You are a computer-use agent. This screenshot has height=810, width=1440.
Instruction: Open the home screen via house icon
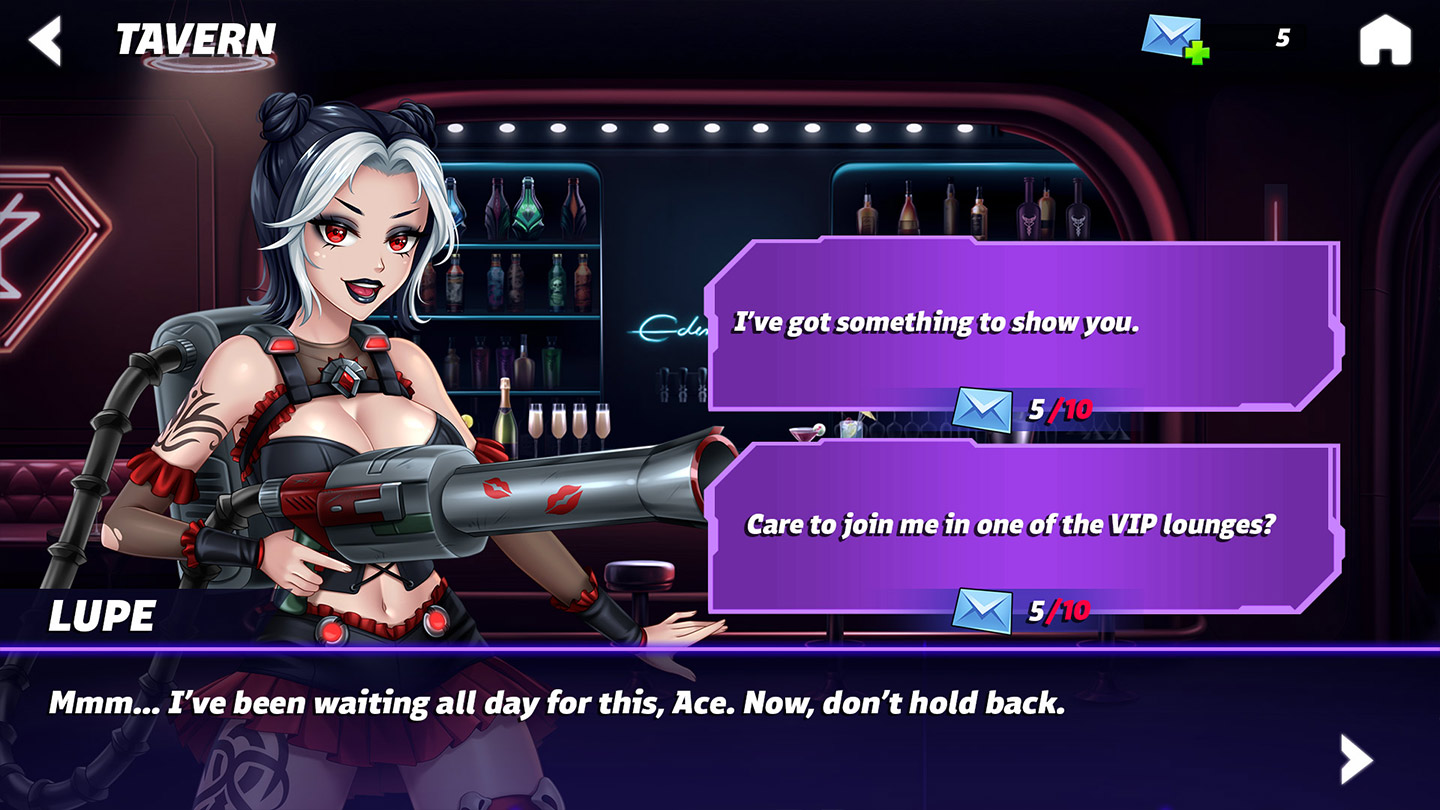pos(1385,42)
